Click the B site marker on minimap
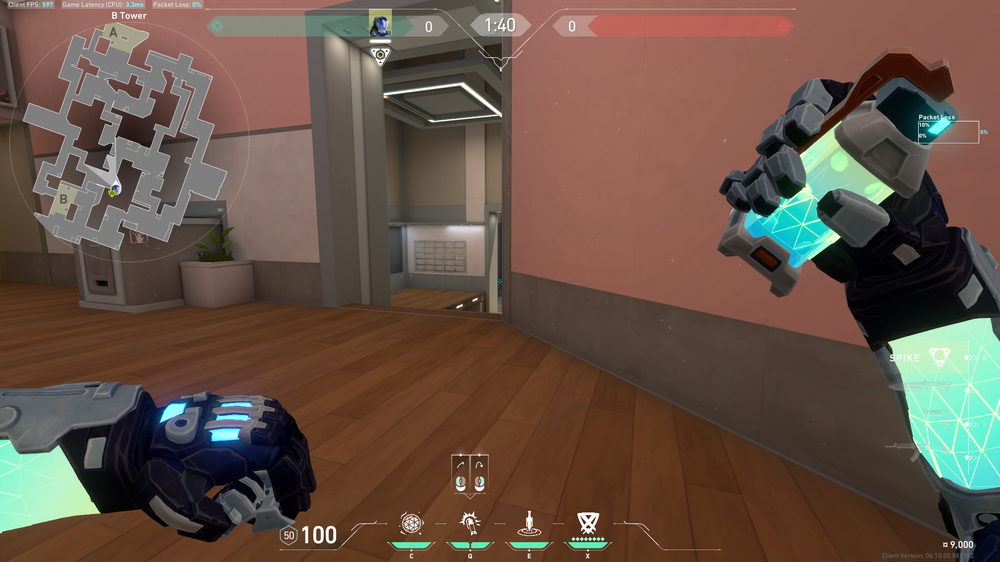This screenshot has height=562, width=1000. click(63, 198)
